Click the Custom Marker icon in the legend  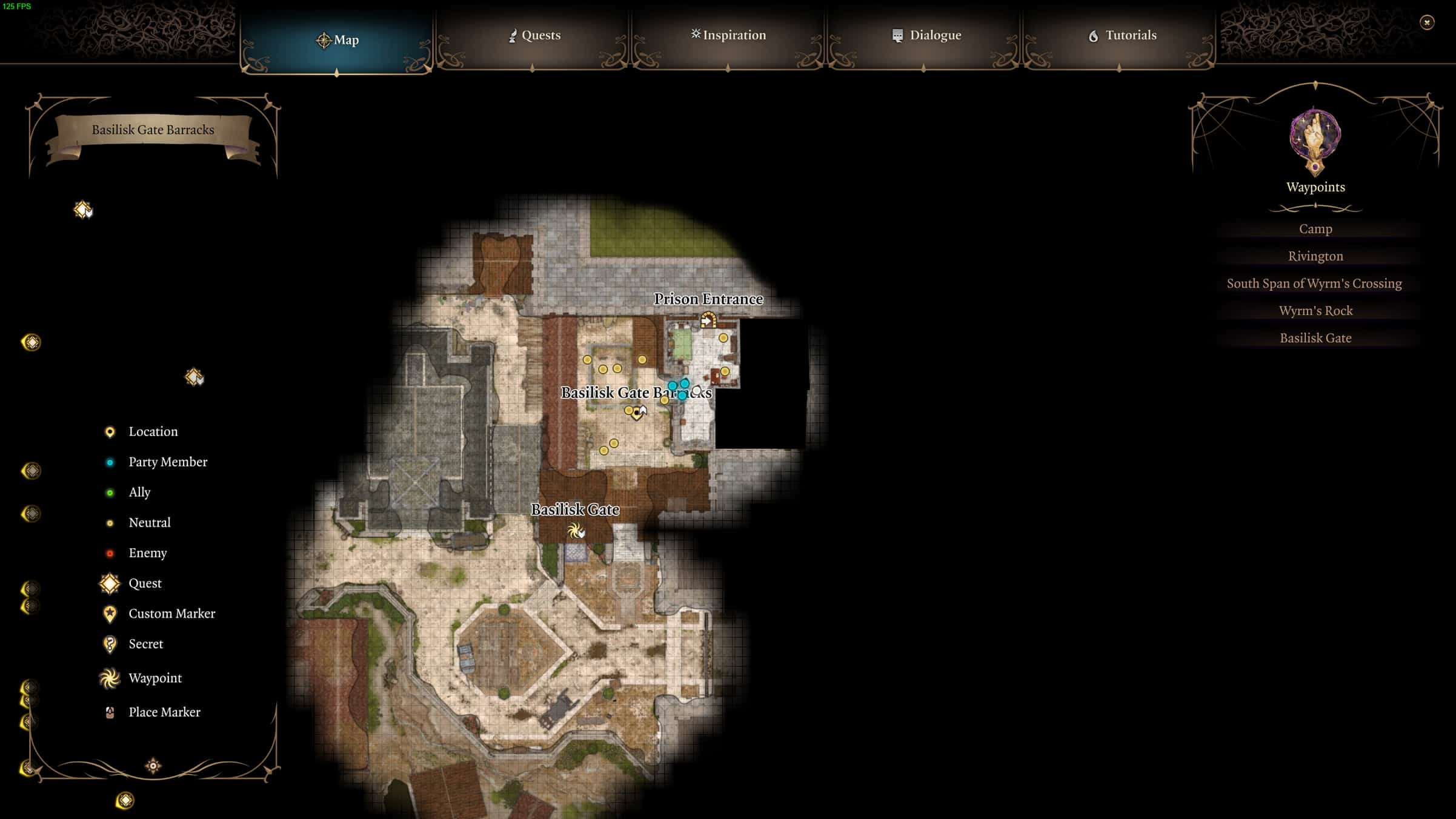coord(109,614)
